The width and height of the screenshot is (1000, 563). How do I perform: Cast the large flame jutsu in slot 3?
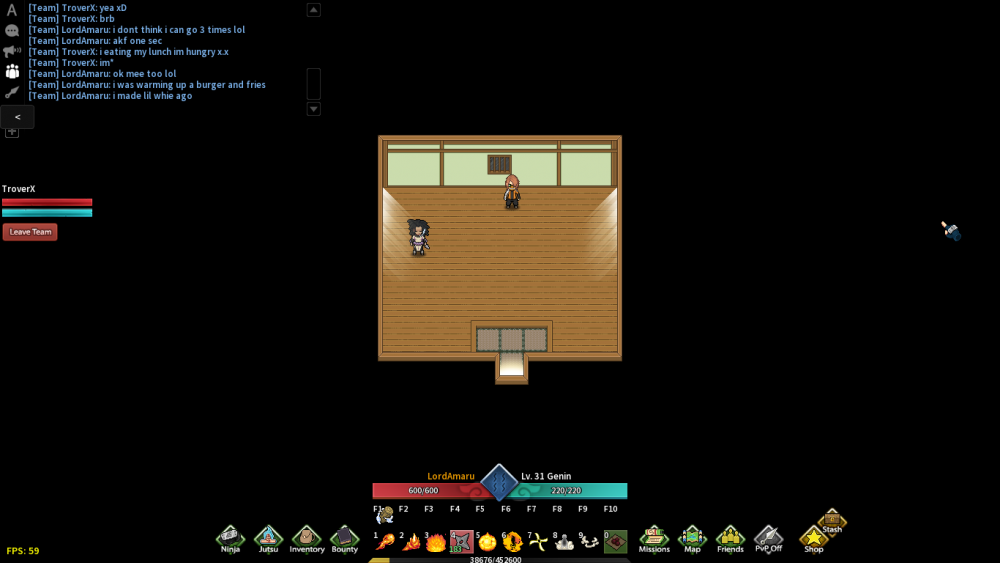[436, 542]
